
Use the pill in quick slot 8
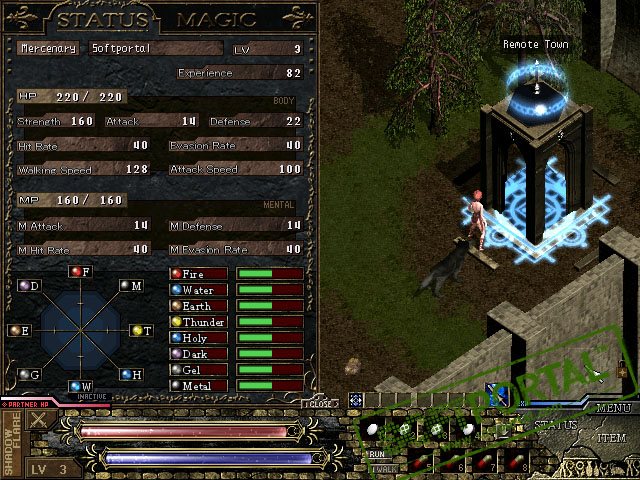click(x=517, y=460)
